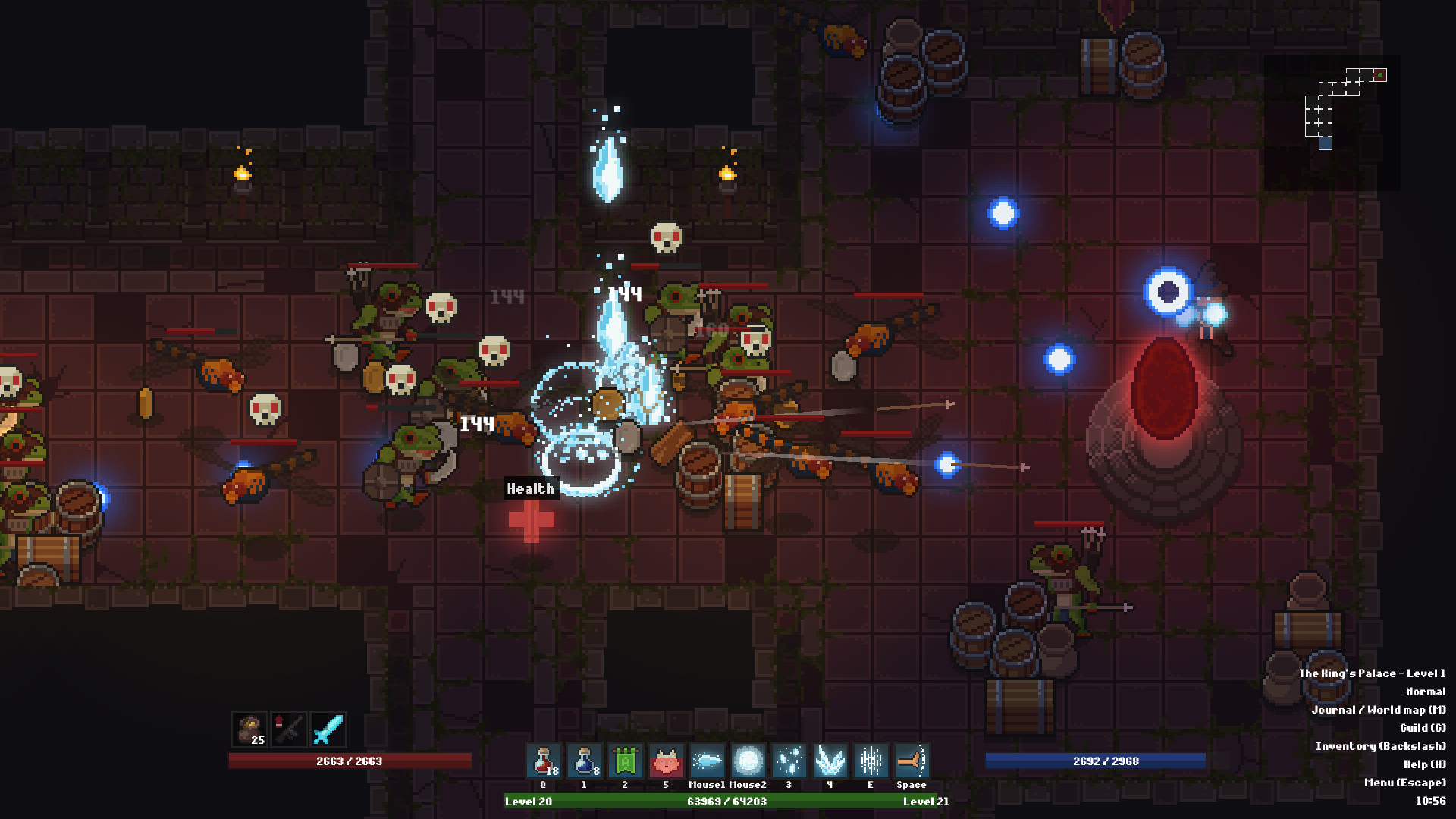Click the pig head ability in slot 5
Image resolution: width=1456 pixels, height=819 pixels.
pos(665,762)
